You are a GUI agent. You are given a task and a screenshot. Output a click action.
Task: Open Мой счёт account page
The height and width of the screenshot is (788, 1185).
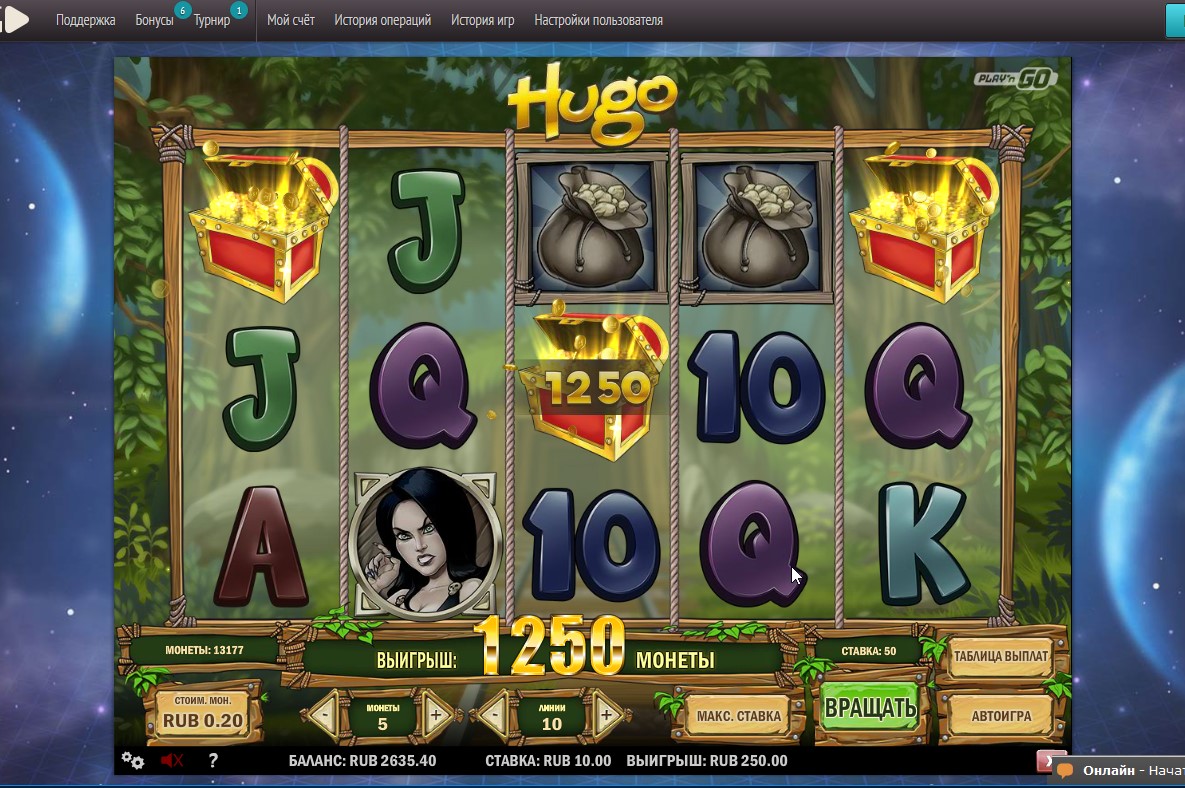point(290,20)
